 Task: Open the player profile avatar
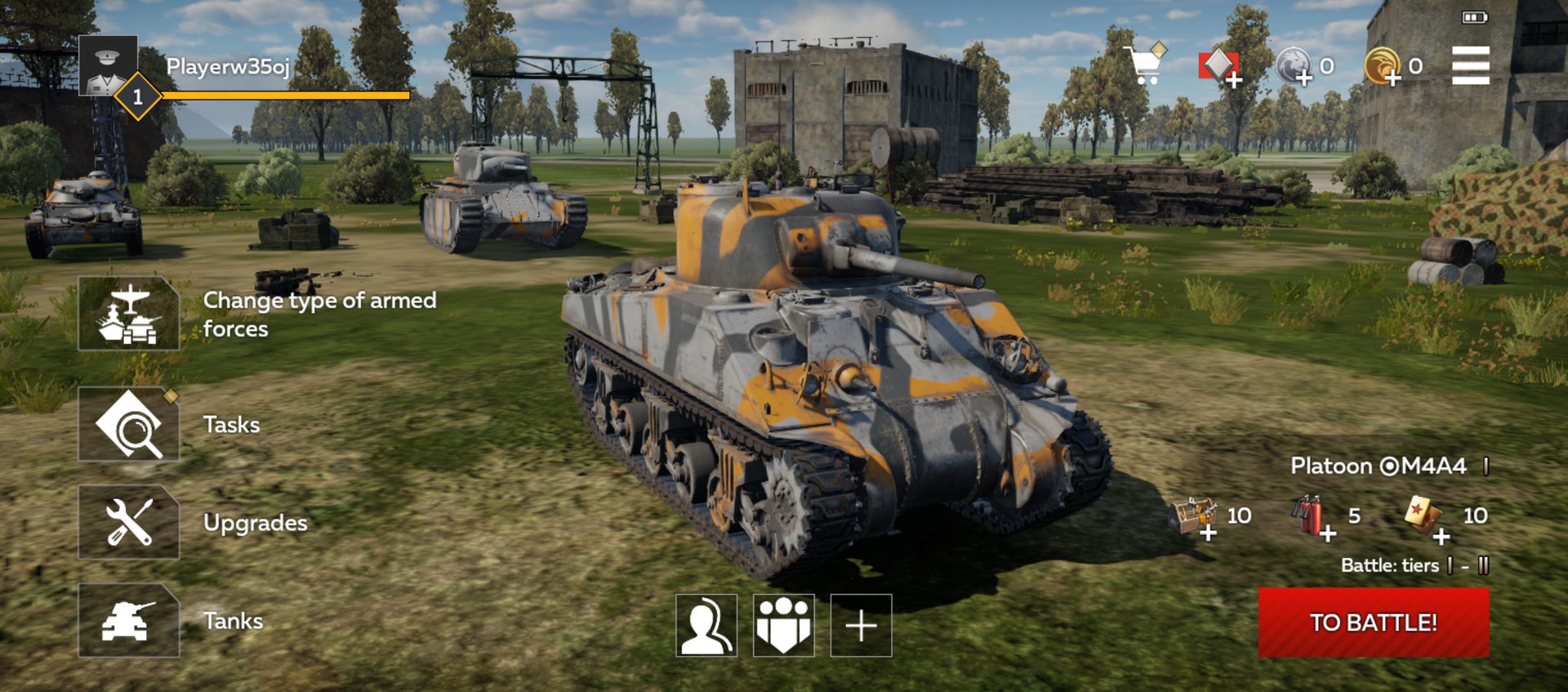point(108,65)
